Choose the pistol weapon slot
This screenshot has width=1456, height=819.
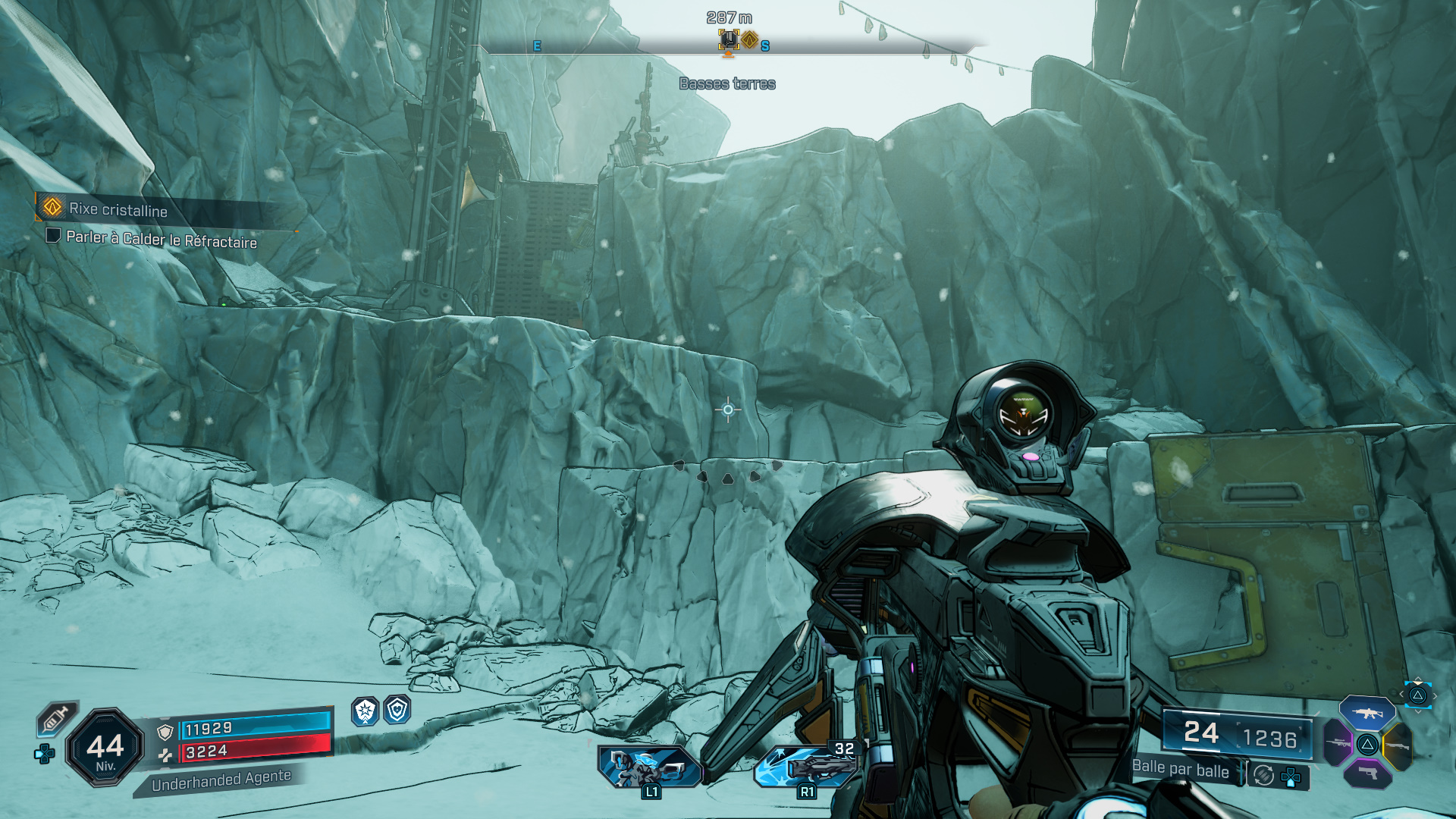(1367, 773)
